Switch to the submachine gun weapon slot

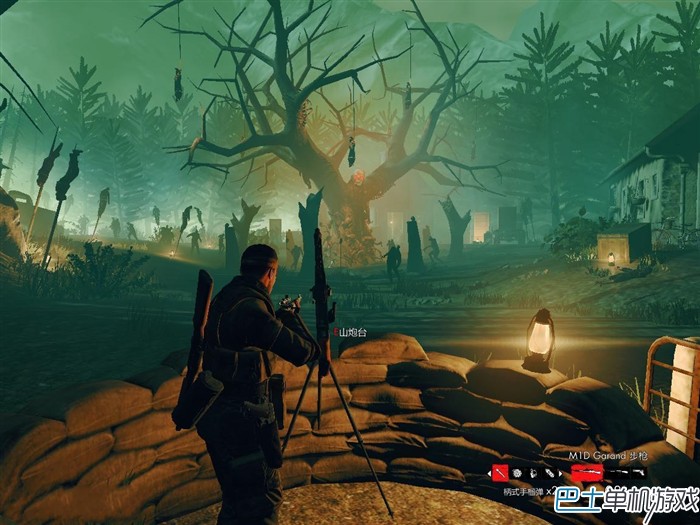coord(617,471)
